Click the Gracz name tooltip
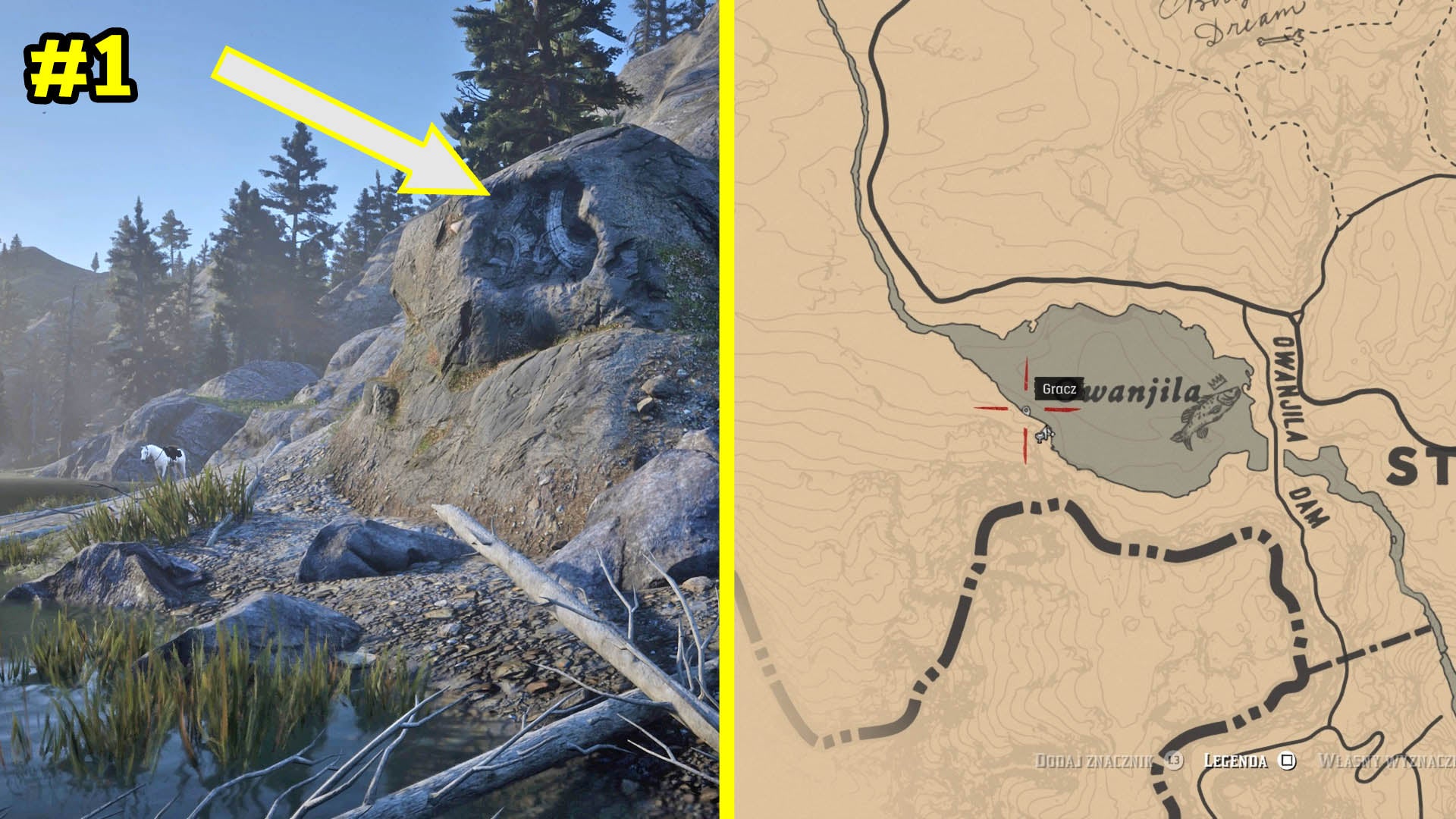Image resolution: width=1456 pixels, height=819 pixels. (1059, 389)
